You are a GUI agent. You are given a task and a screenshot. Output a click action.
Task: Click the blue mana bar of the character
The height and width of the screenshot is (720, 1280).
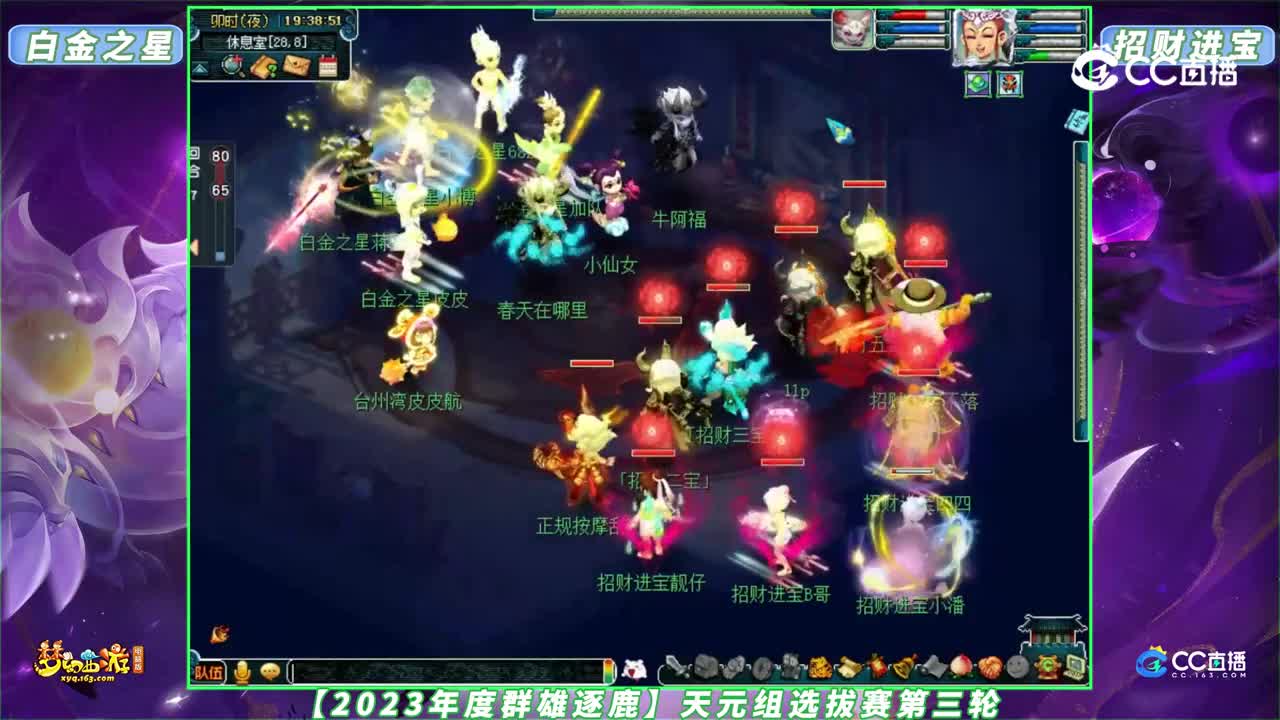point(1052,27)
